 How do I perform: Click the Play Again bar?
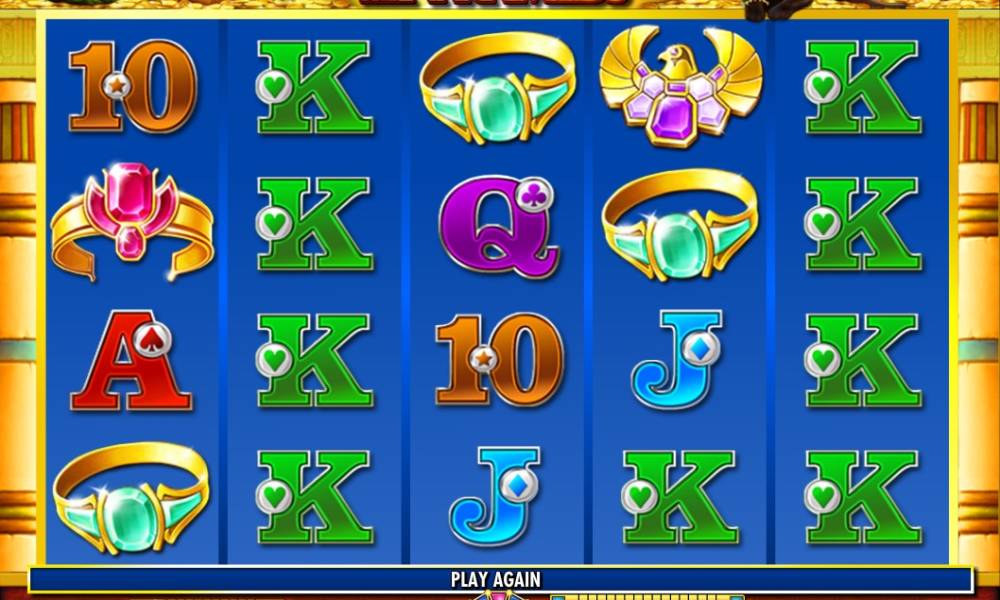[x=497, y=579]
